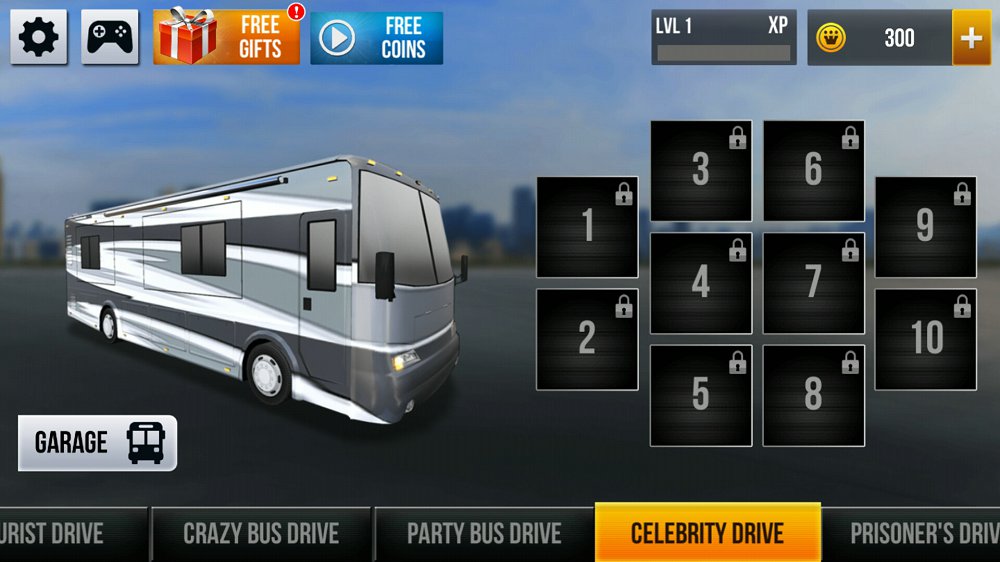Open the Garage
1000x562 pixels.
[98, 443]
